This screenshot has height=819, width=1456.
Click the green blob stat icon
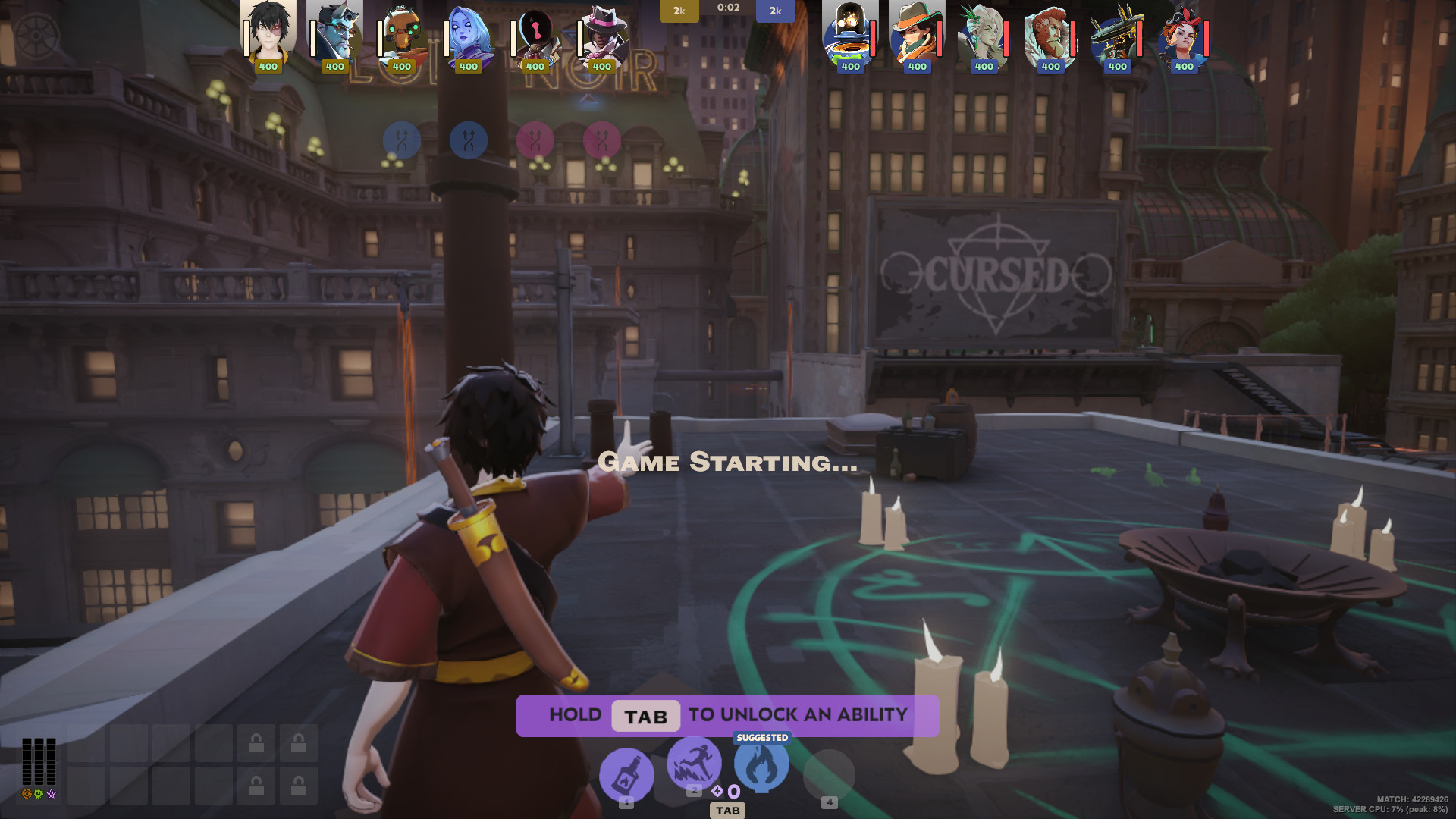[x=39, y=794]
